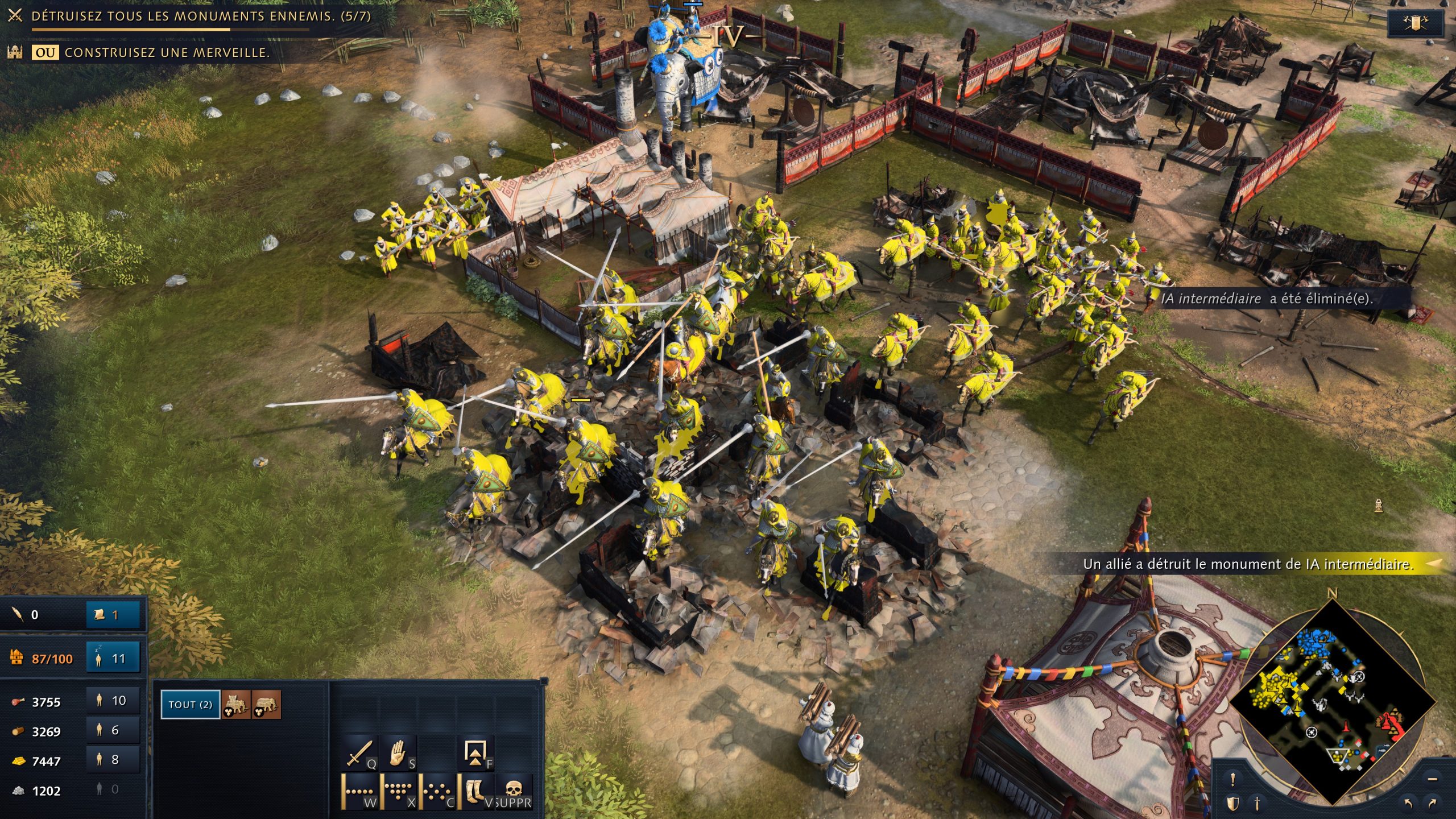The image size is (1456, 819).
Task: Zoom out the minimap with minus button
Action: [x=1433, y=780]
